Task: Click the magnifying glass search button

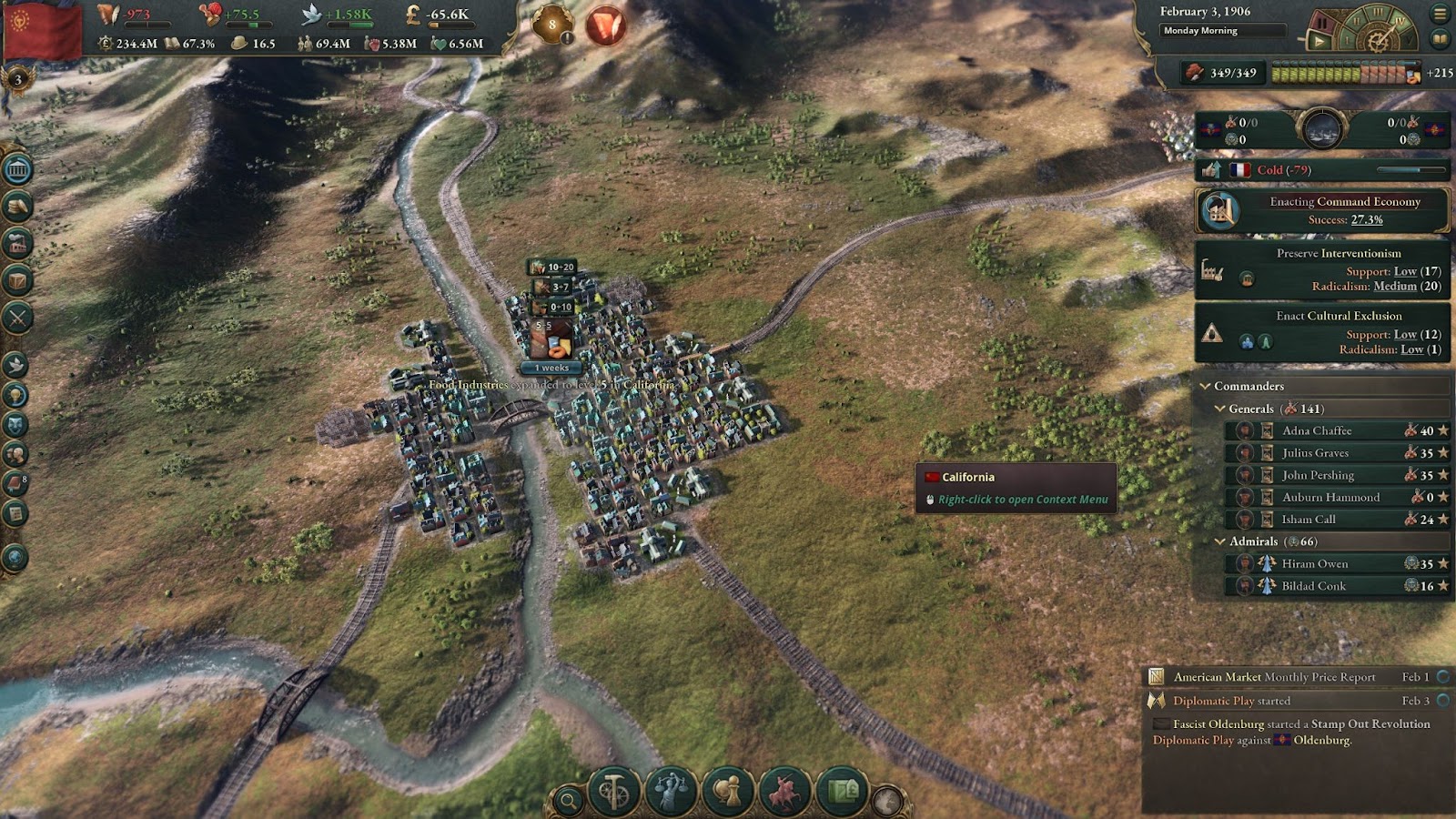Action: pyautogui.click(x=568, y=801)
